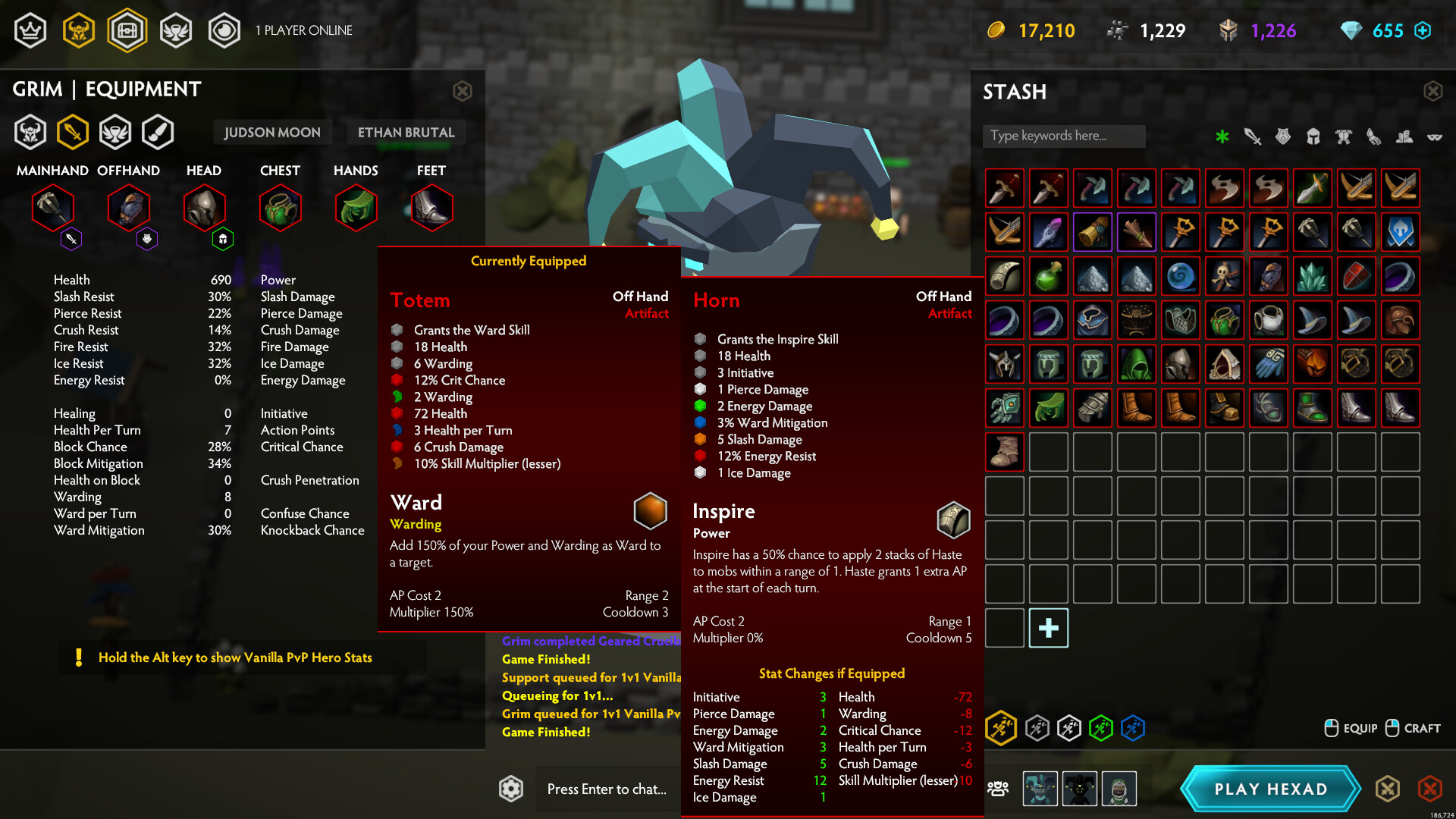1456x819 pixels.
Task: Filter stash by boots icon
Action: click(1404, 136)
